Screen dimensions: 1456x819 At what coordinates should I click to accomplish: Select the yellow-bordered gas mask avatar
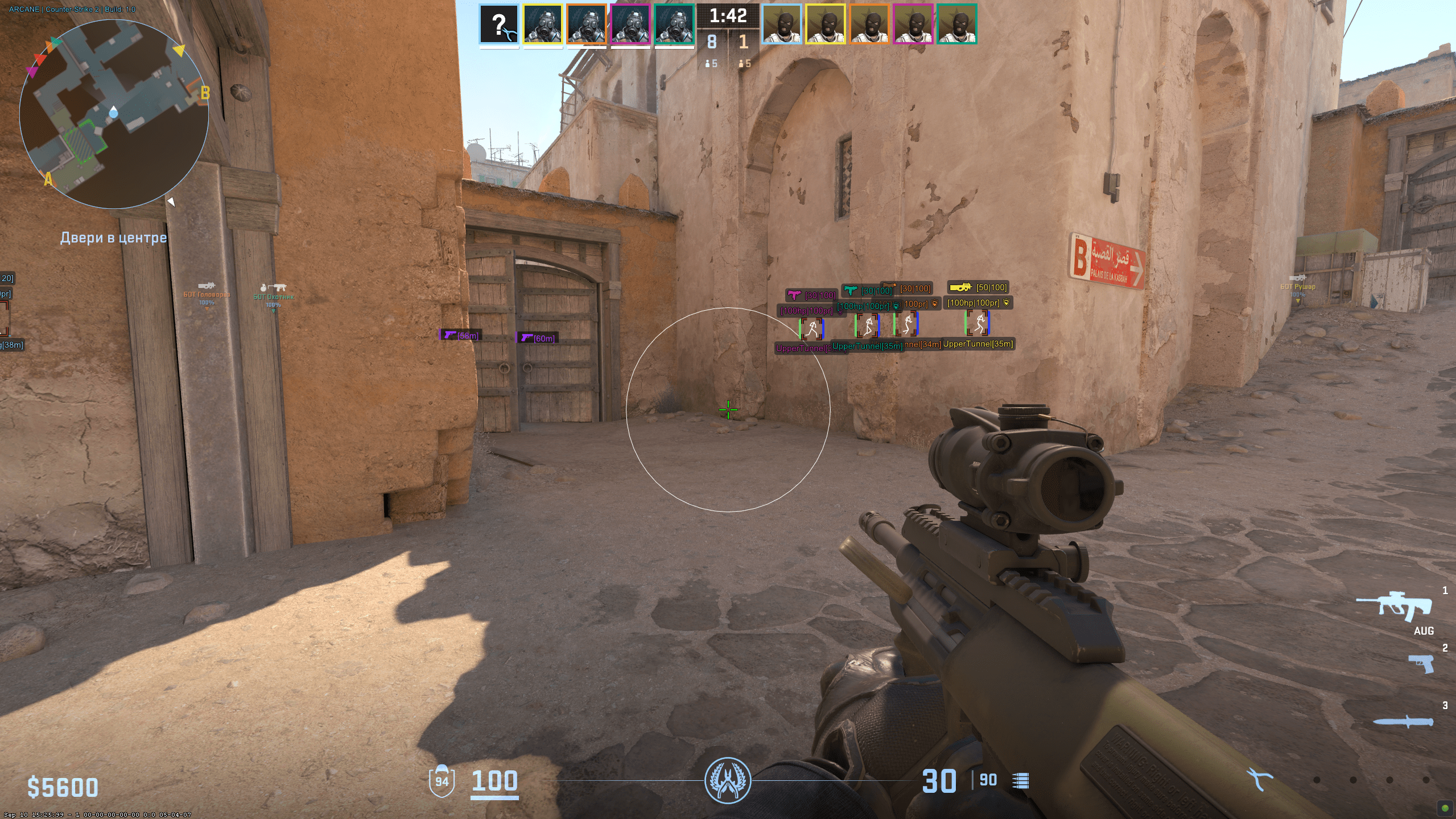pyautogui.click(x=543, y=24)
